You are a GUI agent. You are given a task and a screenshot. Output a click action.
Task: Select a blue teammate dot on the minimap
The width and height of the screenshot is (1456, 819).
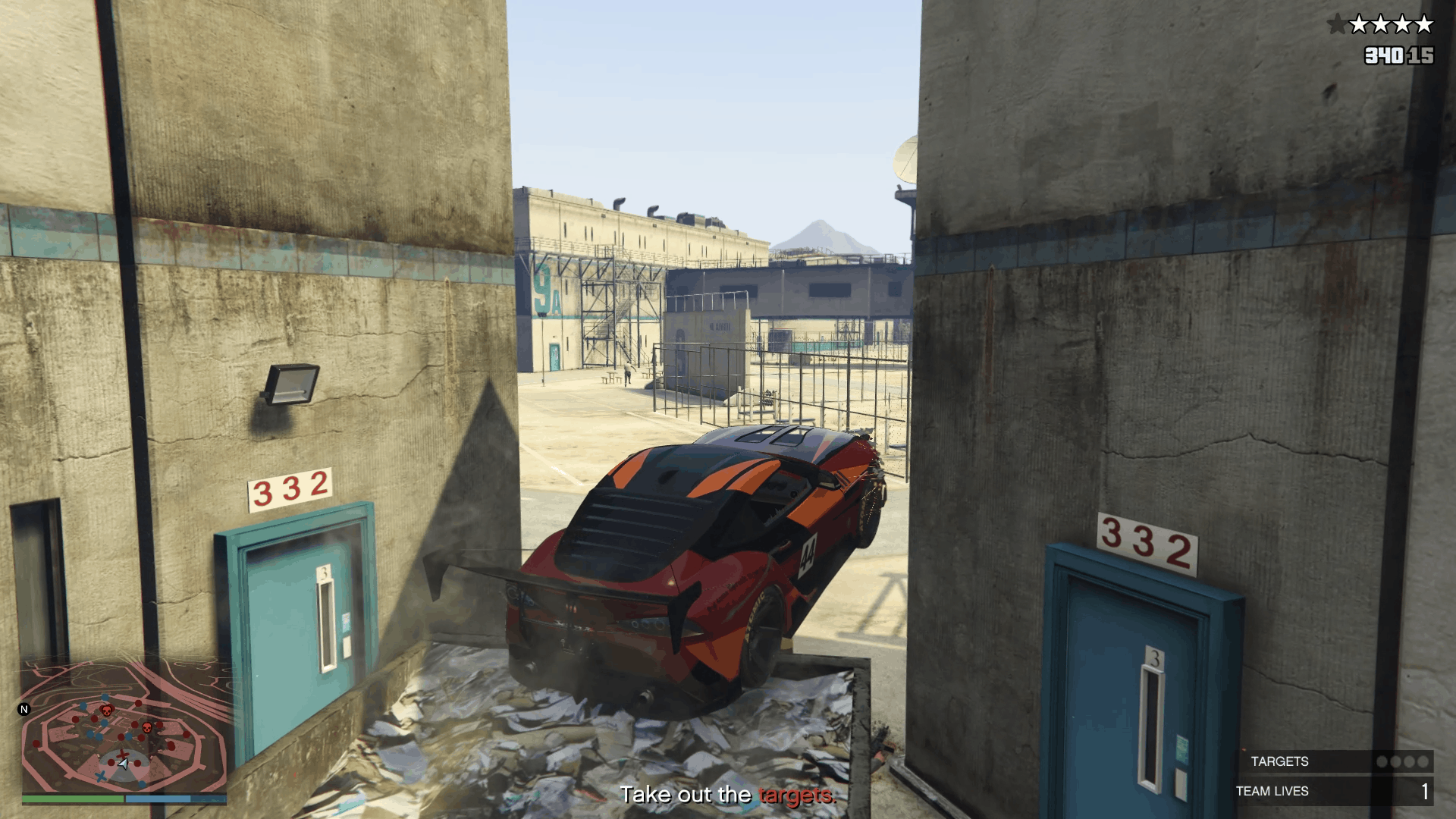coord(105,698)
